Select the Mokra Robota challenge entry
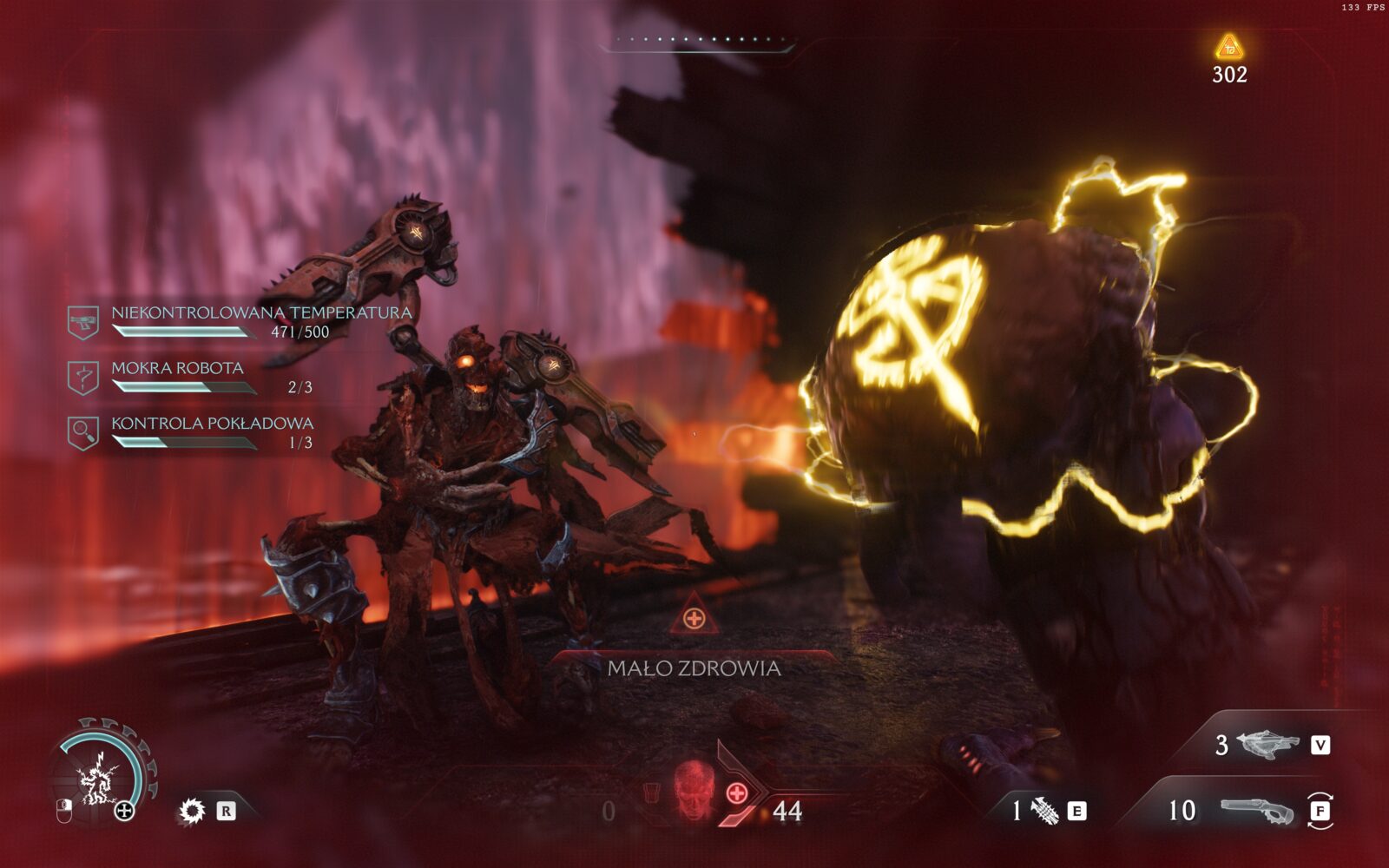Viewport: 1389px width, 868px height. pos(177,368)
